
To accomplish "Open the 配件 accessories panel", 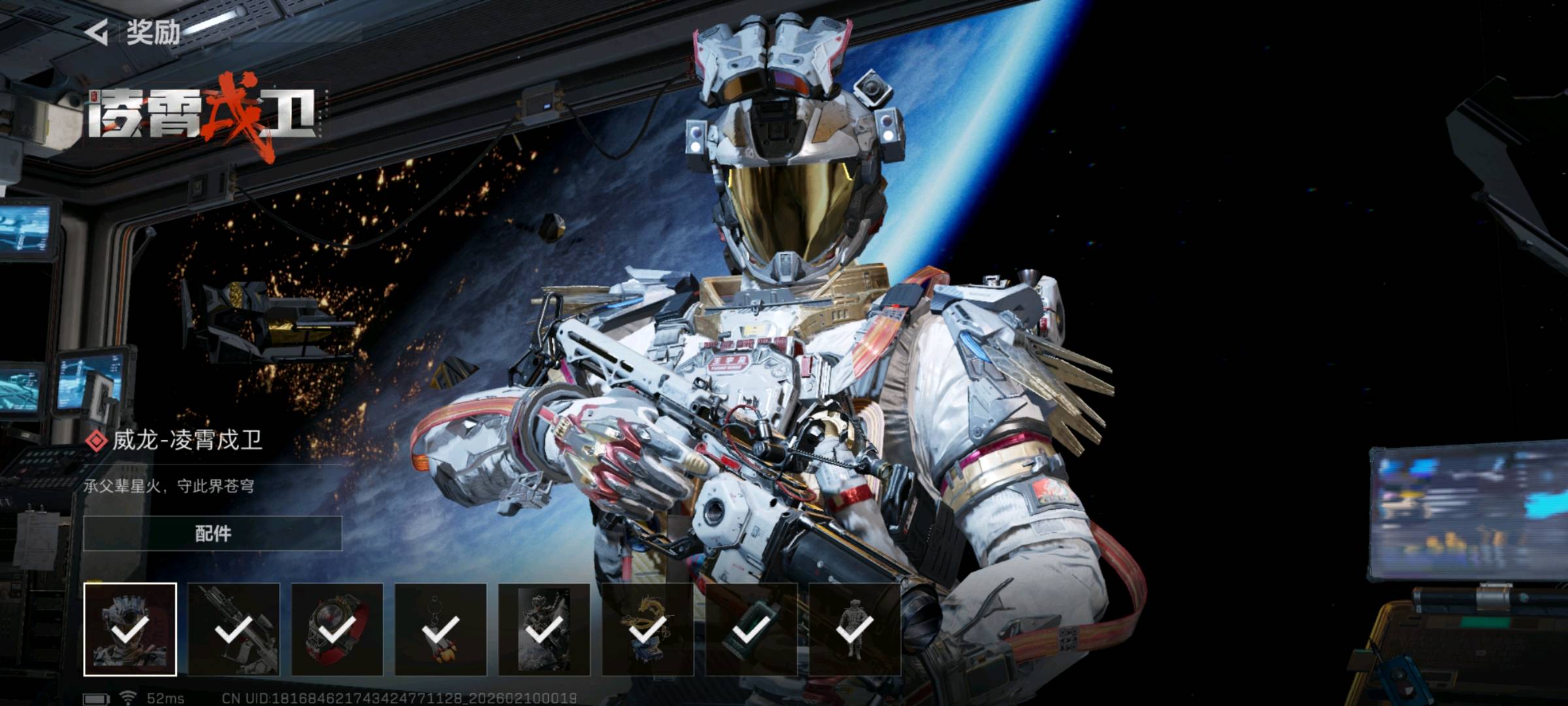I will pos(212,533).
